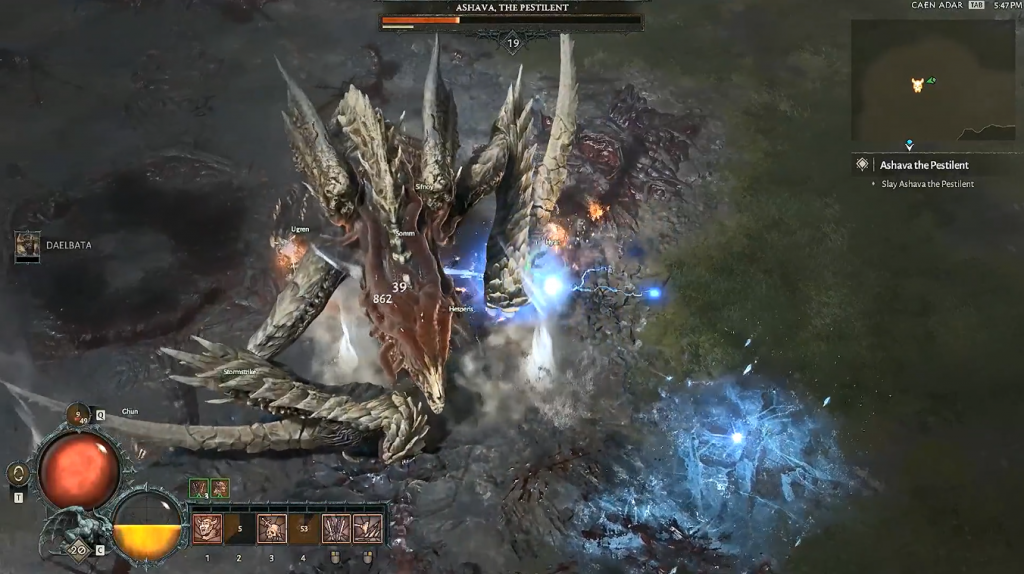
Task: Select the Ashava the Pestilent quest tracker
Action: point(923,165)
